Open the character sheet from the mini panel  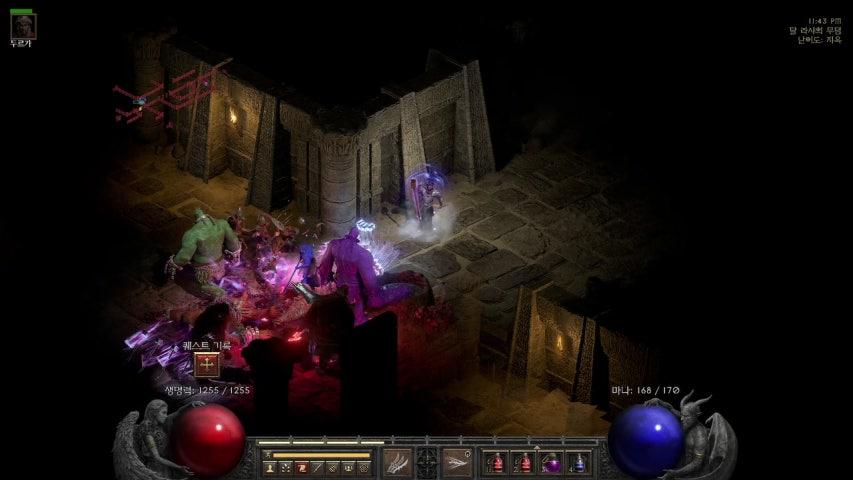[271, 467]
